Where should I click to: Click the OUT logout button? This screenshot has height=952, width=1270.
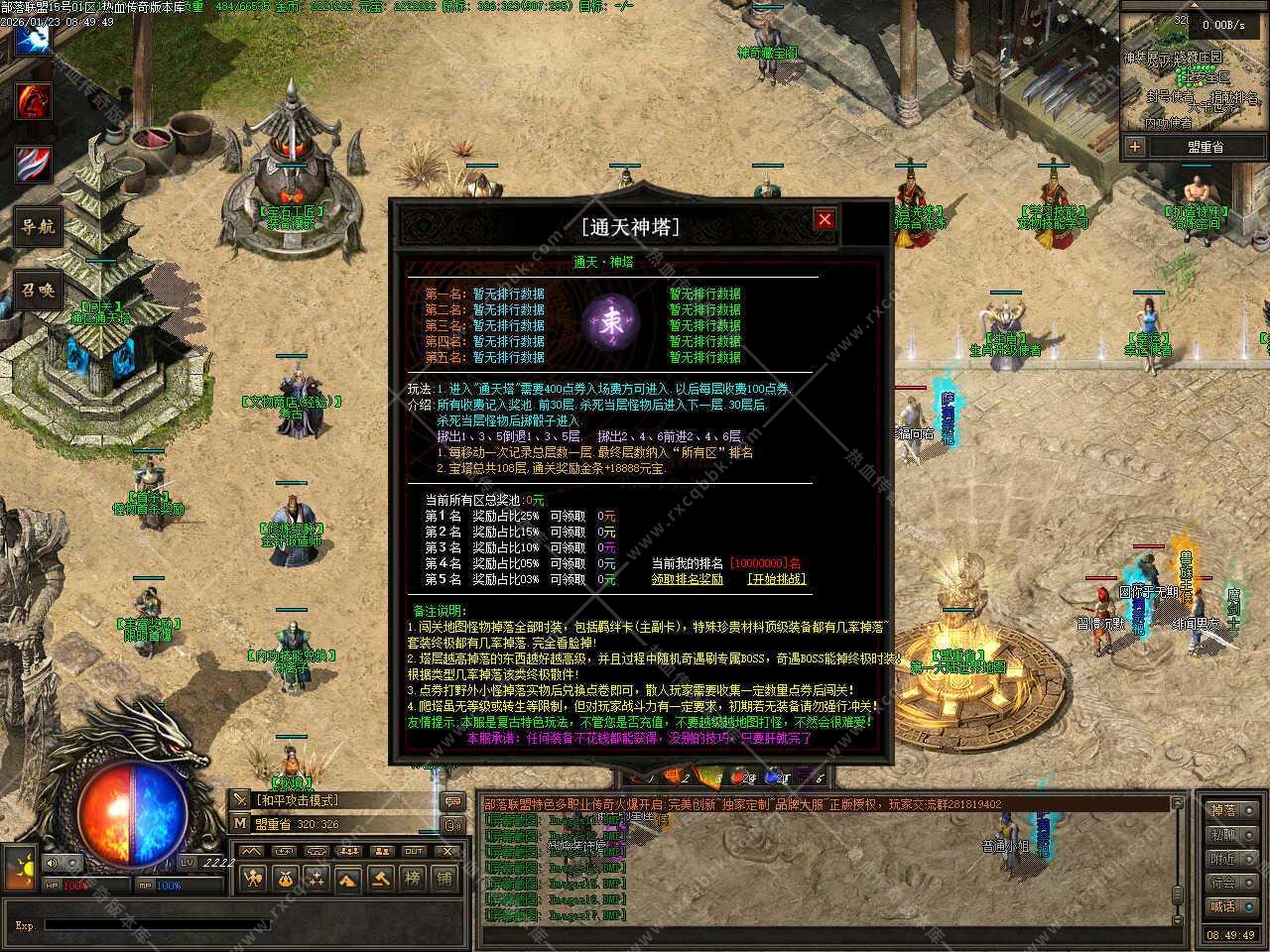coord(414,851)
